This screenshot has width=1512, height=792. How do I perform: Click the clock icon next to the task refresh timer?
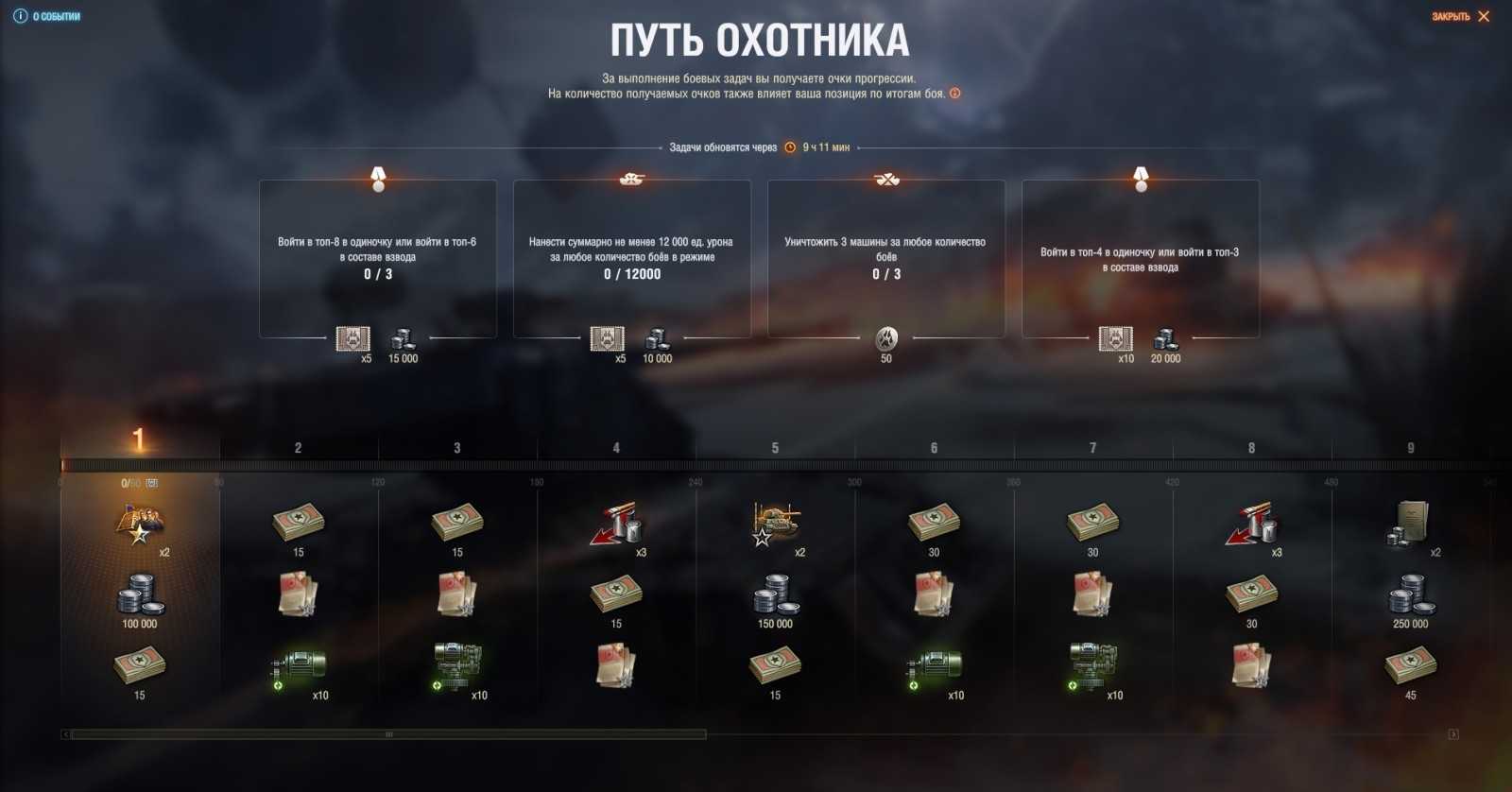coord(789,147)
